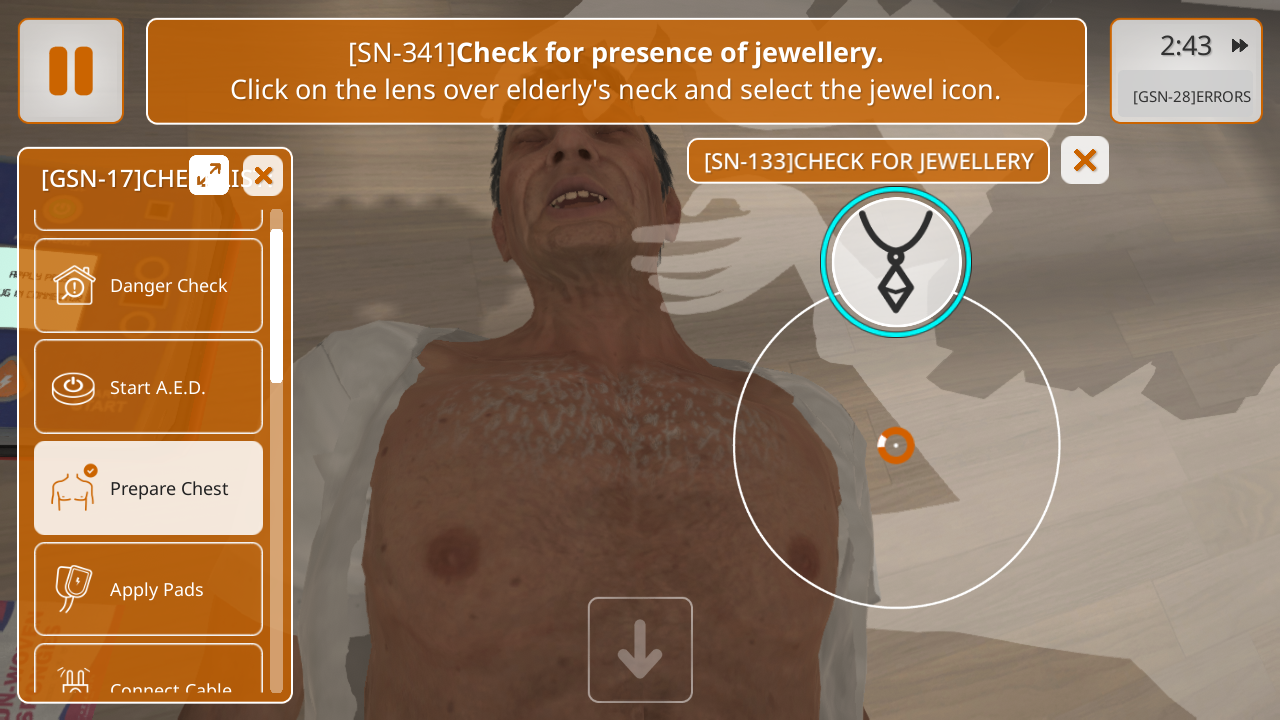Select Apply Pads checklist item

pos(149,589)
